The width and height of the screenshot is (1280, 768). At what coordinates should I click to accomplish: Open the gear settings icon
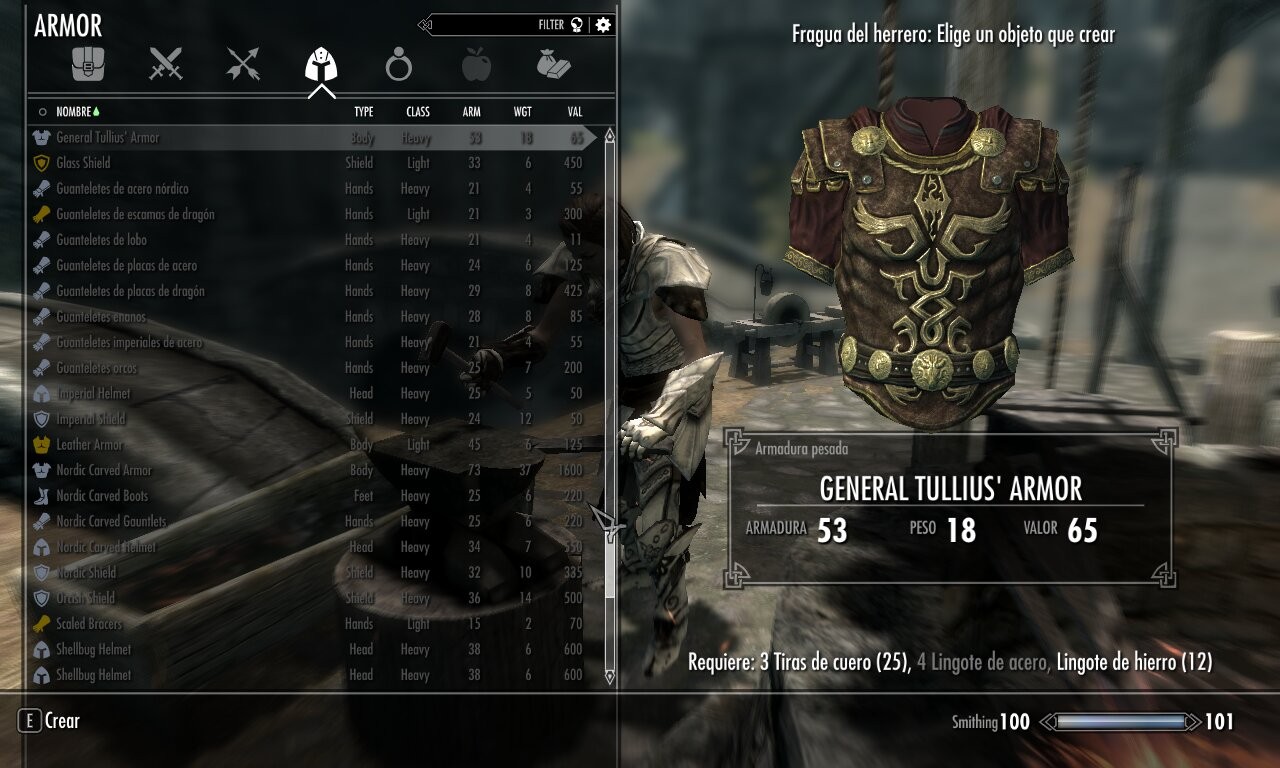tap(603, 25)
